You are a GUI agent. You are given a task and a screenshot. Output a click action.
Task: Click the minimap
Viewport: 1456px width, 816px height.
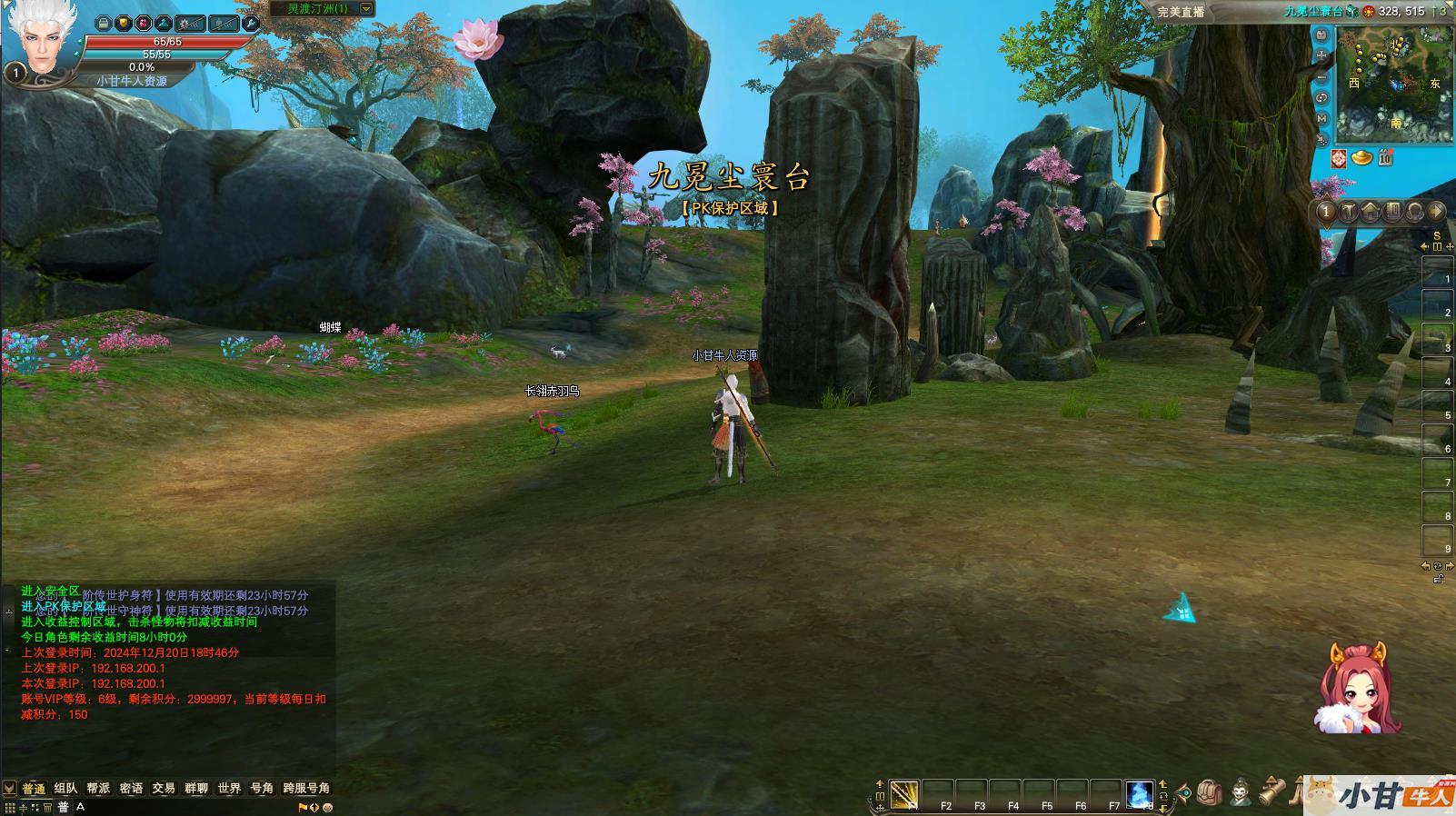1395,85
